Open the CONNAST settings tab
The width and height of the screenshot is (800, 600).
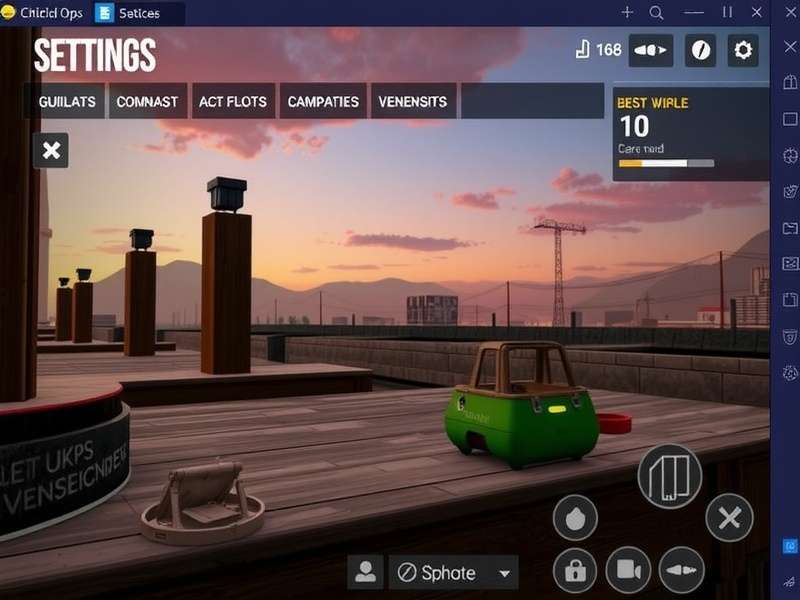(147, 102)
